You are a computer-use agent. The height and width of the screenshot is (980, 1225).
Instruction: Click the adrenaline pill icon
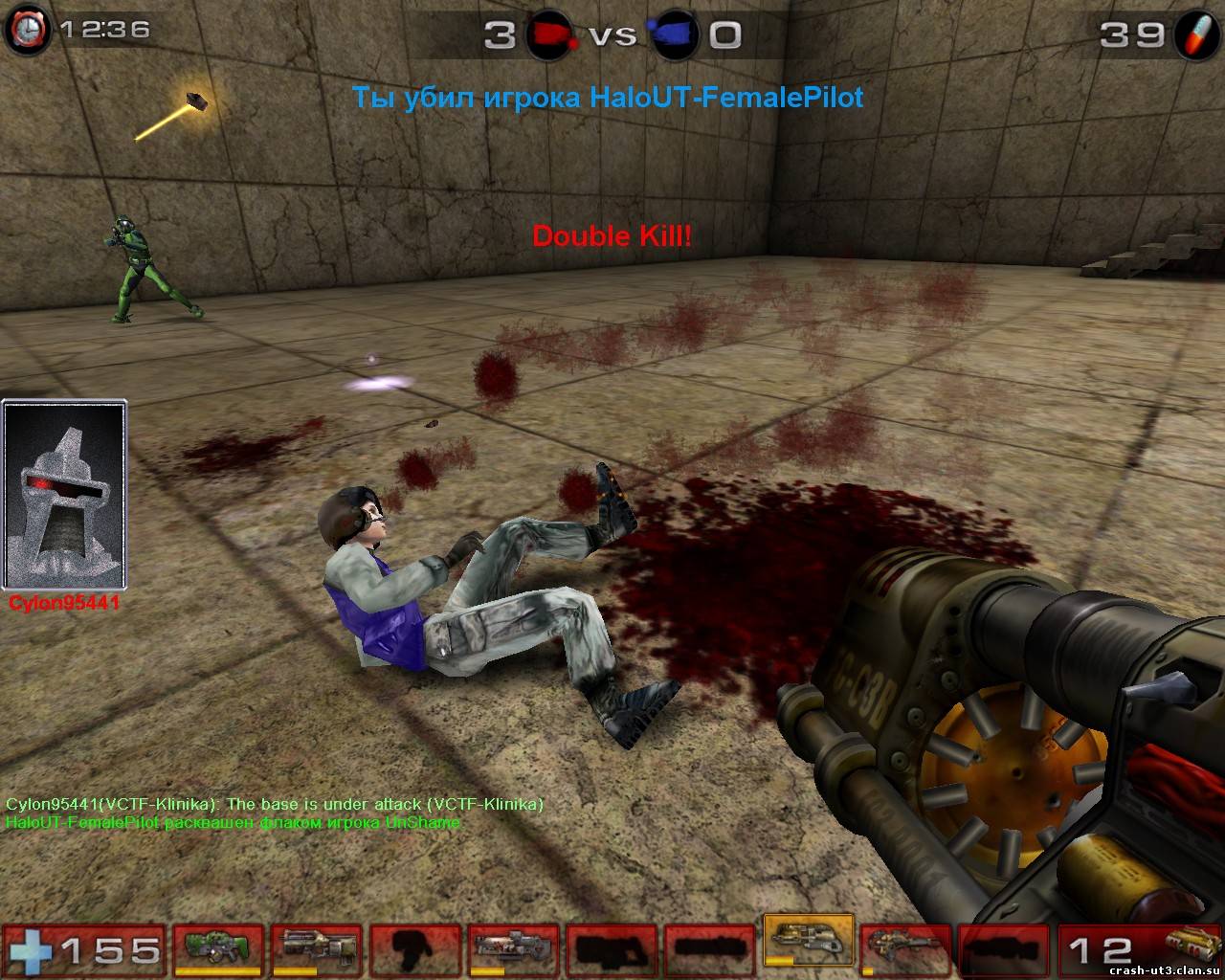click(1196, 34)
